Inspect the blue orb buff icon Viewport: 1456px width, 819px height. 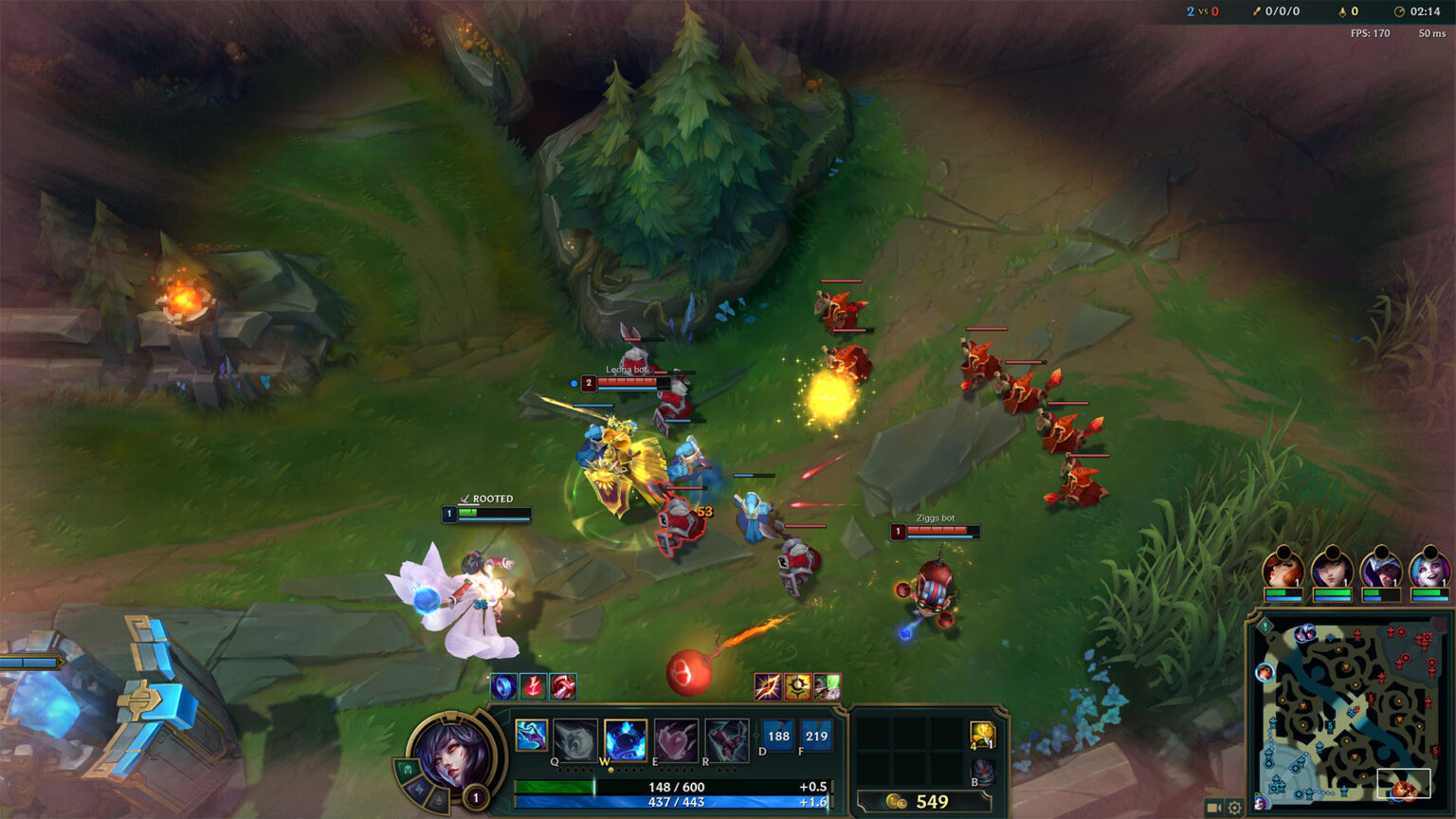tap(503, 685)
